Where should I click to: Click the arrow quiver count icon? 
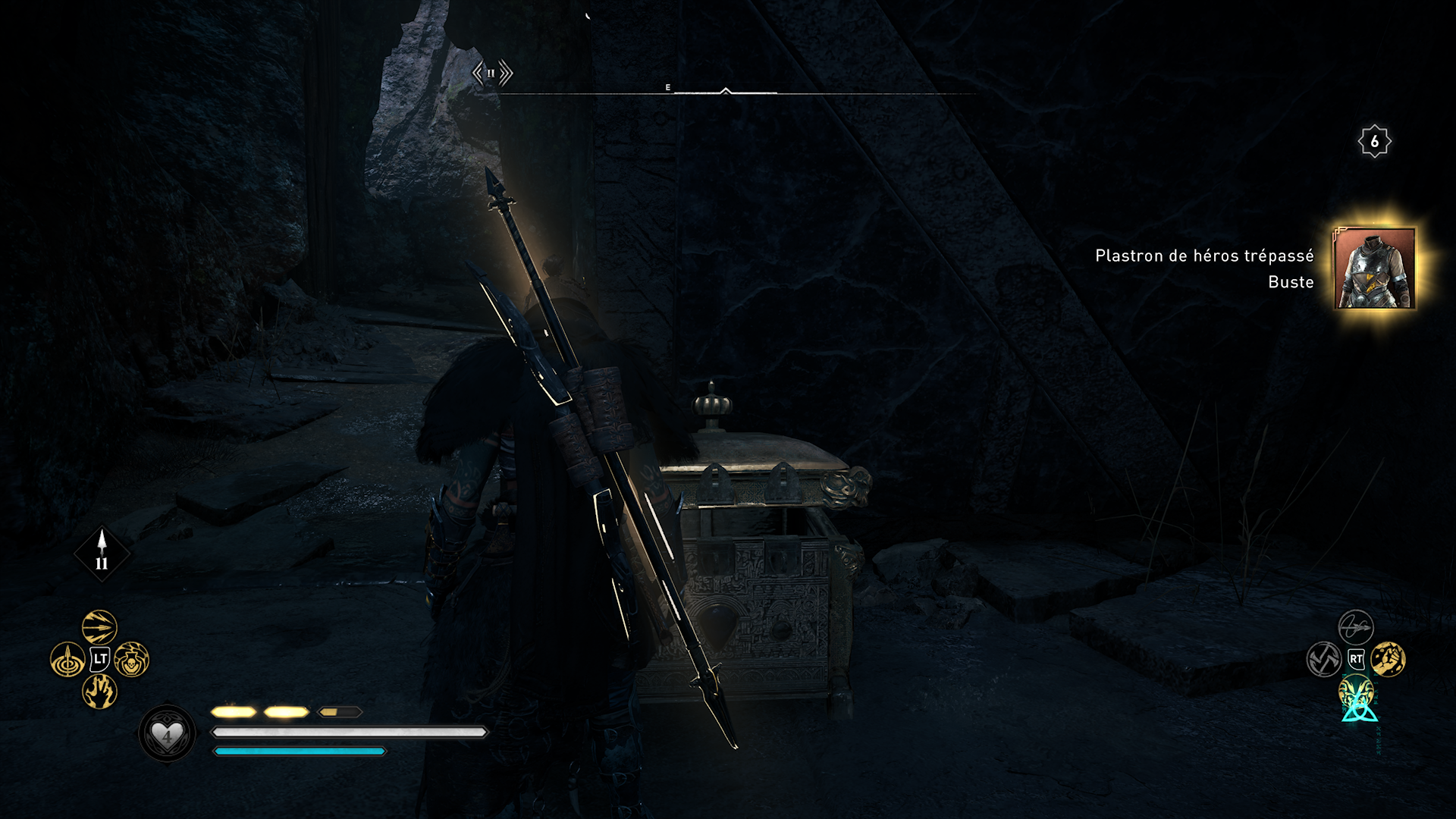coord(102,554)
